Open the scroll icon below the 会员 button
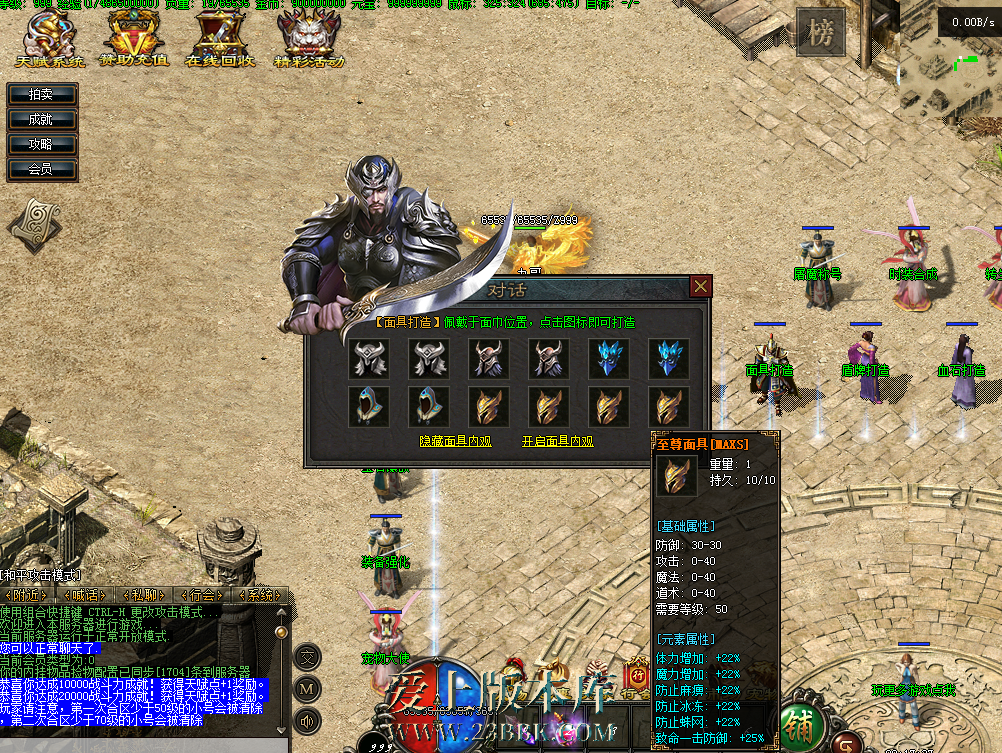Viewport: 1002px width, 753px height. pos(36,225)
